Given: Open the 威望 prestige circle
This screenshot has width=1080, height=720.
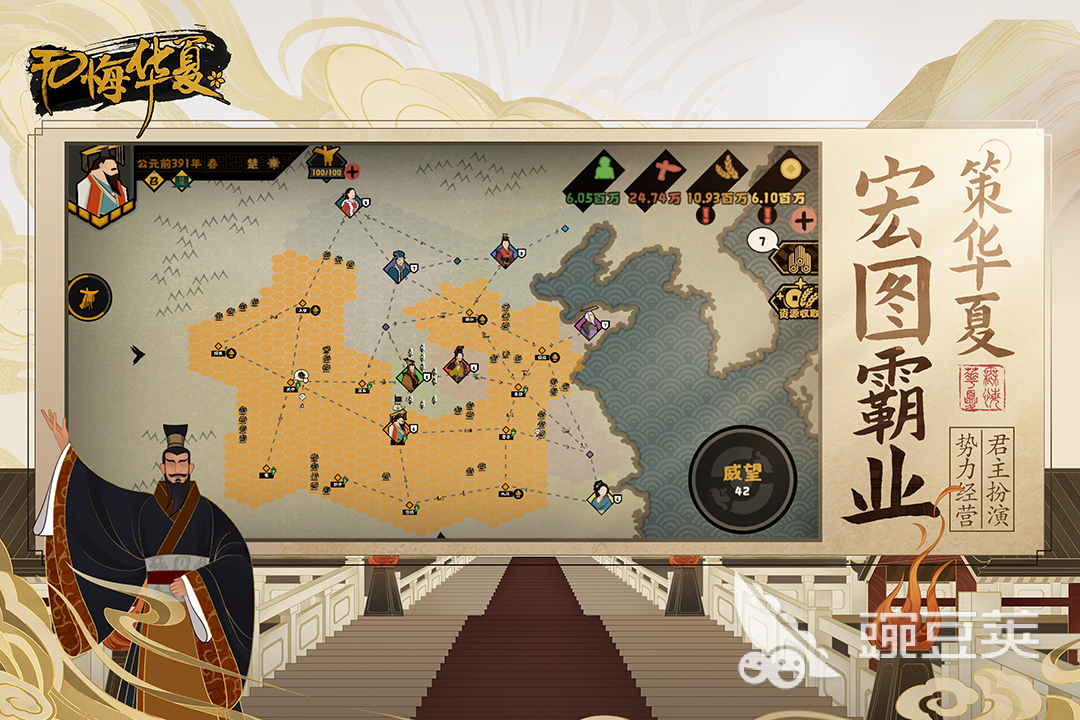Looking at the screenshot, I should (x=742, y=479).
